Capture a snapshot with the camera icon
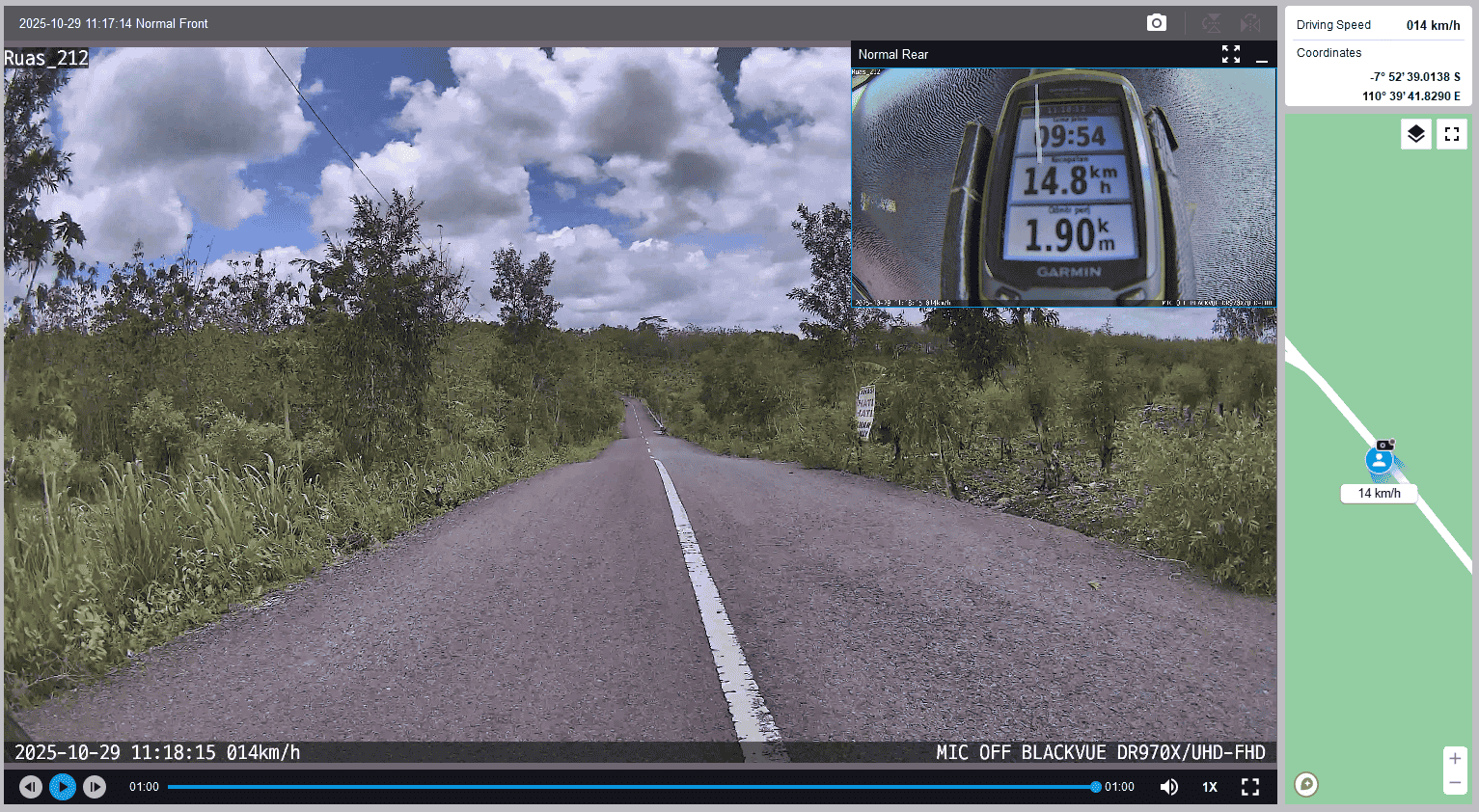This screenshot has height=812, width=1479. click(x=1157, y=23)
